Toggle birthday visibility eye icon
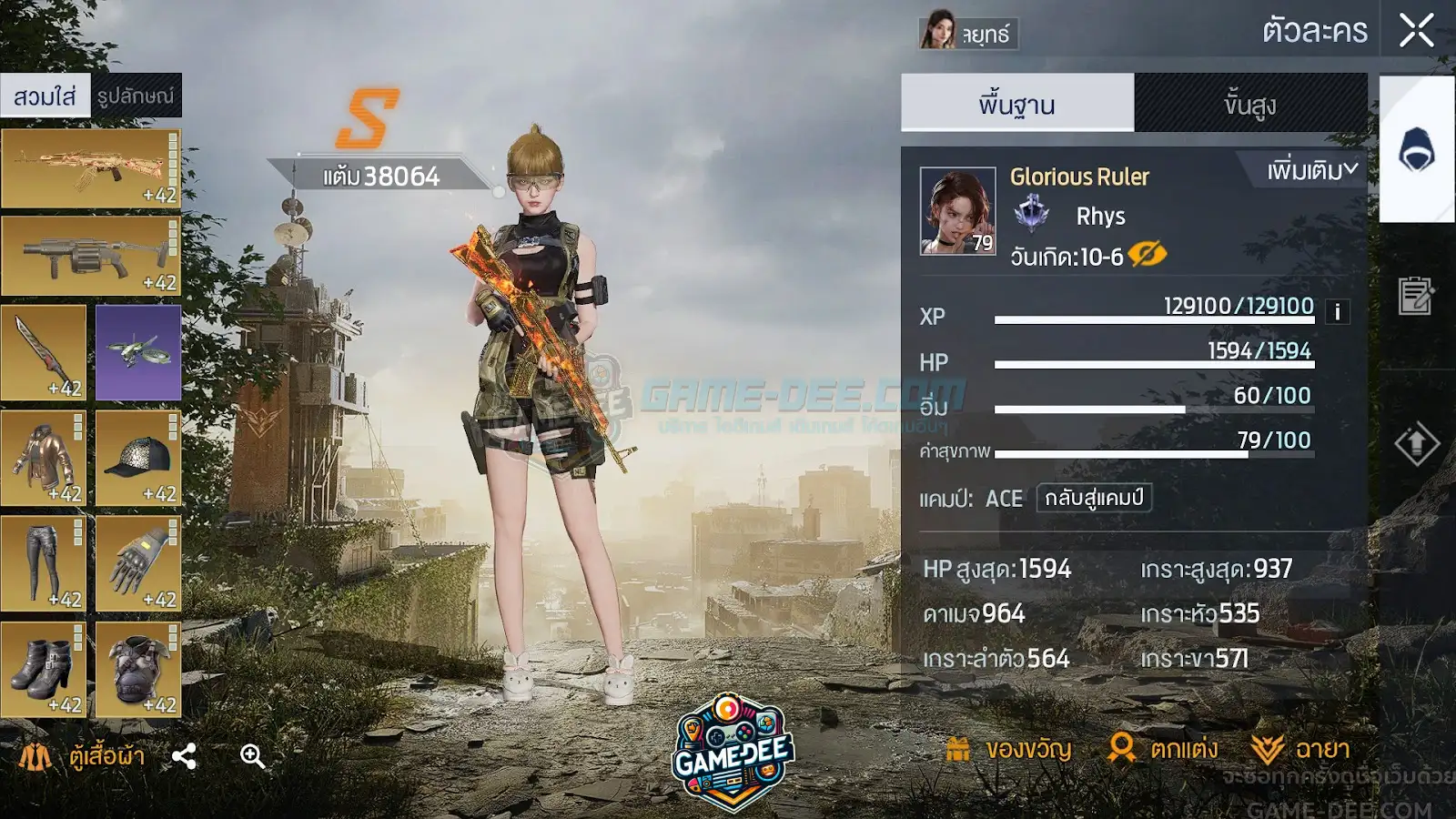 click(x=1147, y=255)
